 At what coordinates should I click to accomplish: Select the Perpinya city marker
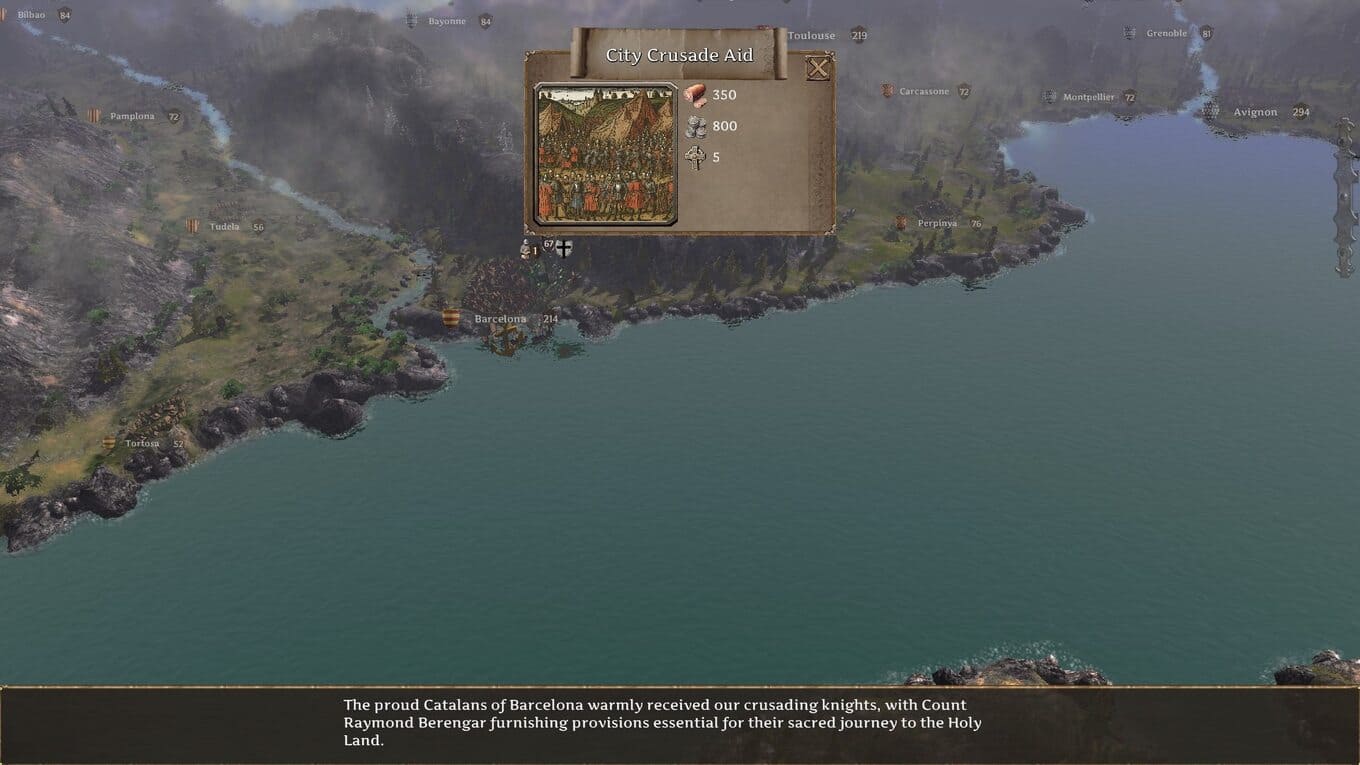(901, 223)
